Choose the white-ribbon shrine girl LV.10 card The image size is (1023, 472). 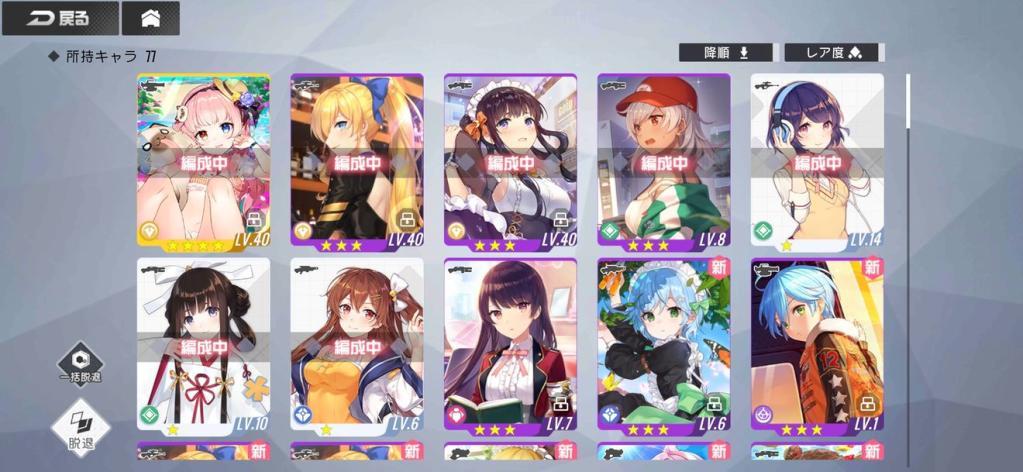[x=203, y=344]
